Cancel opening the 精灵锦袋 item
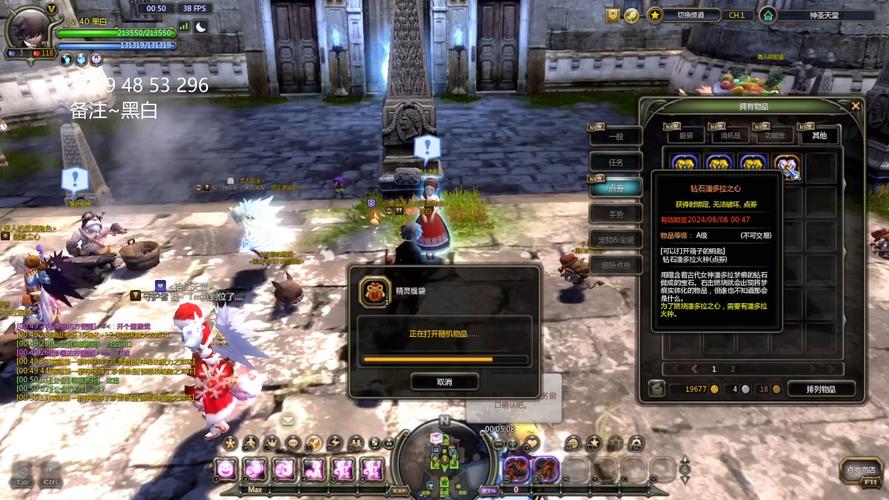889x500 pixels. [x=444, y=381]
